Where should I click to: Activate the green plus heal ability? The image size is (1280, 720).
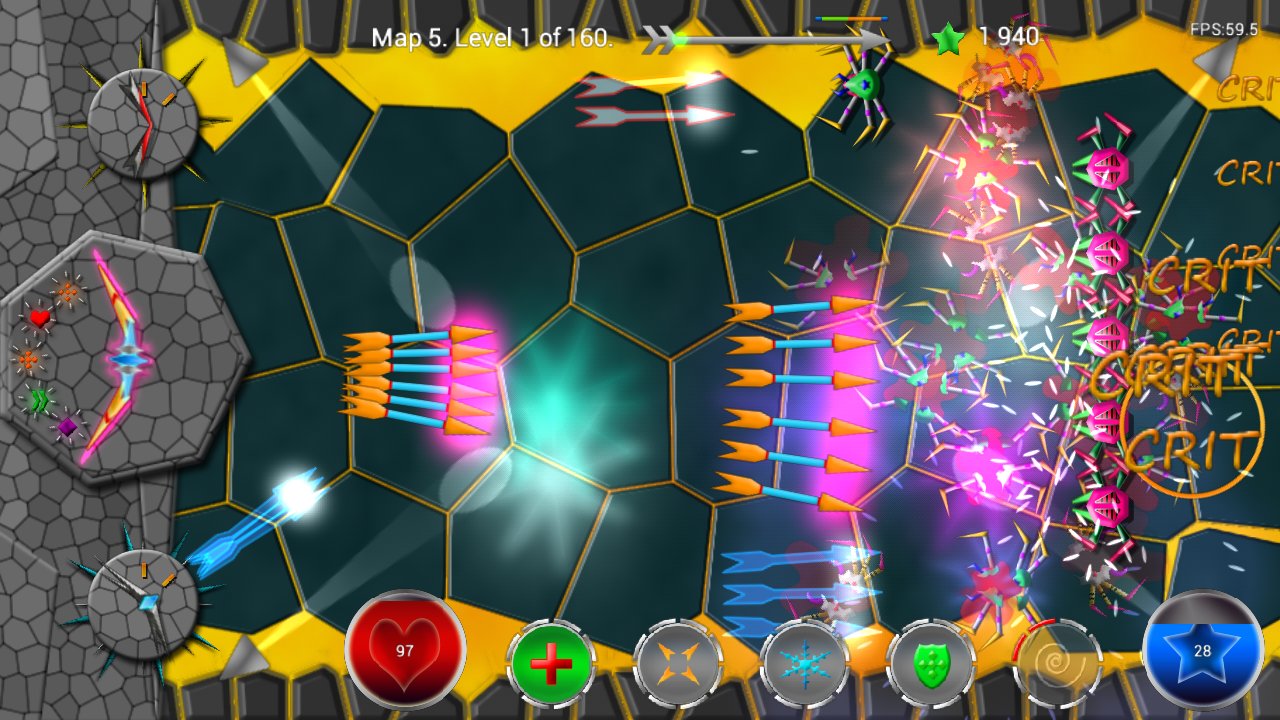[551, 664]
